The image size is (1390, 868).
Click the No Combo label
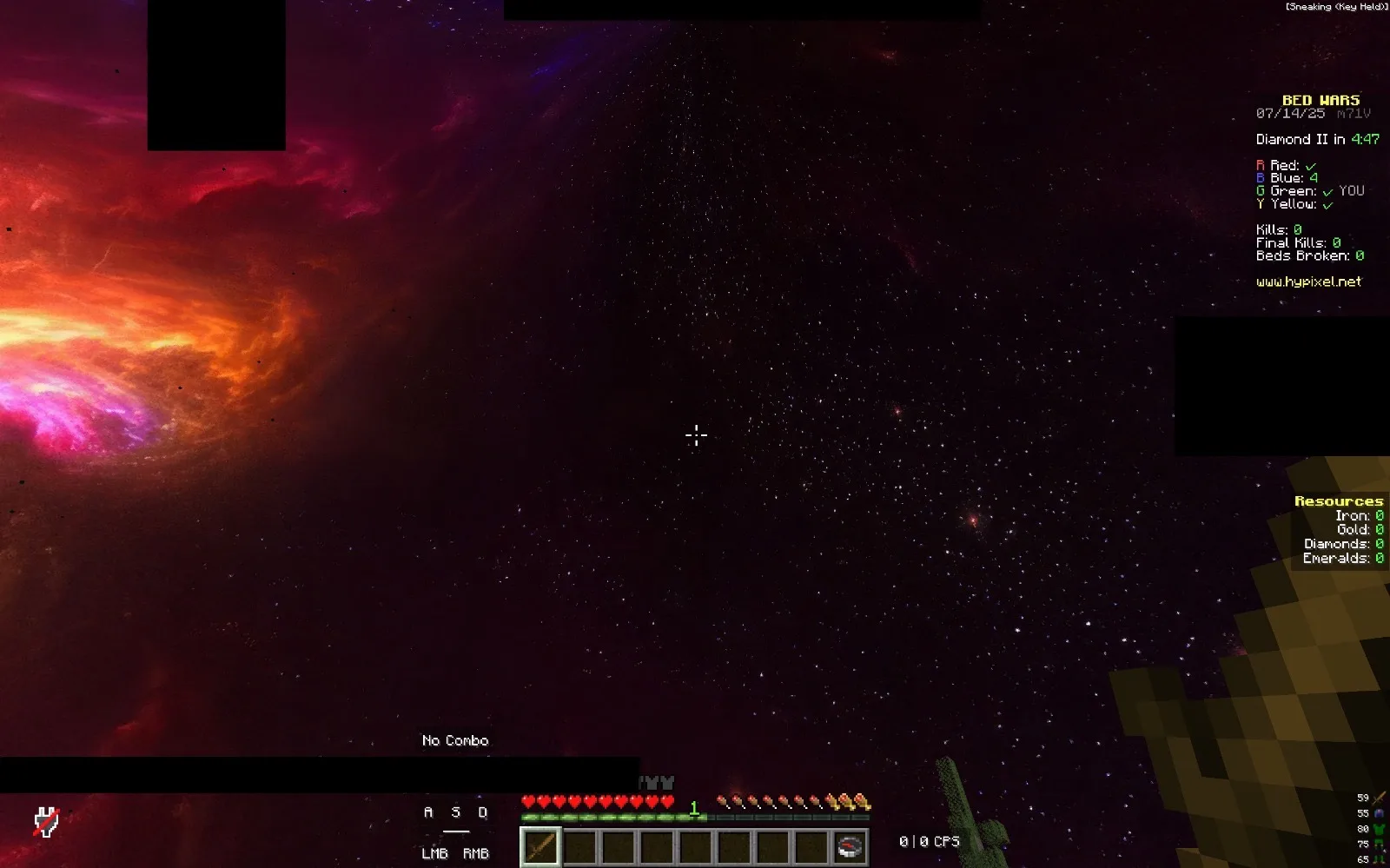click(x=454, y=740)
